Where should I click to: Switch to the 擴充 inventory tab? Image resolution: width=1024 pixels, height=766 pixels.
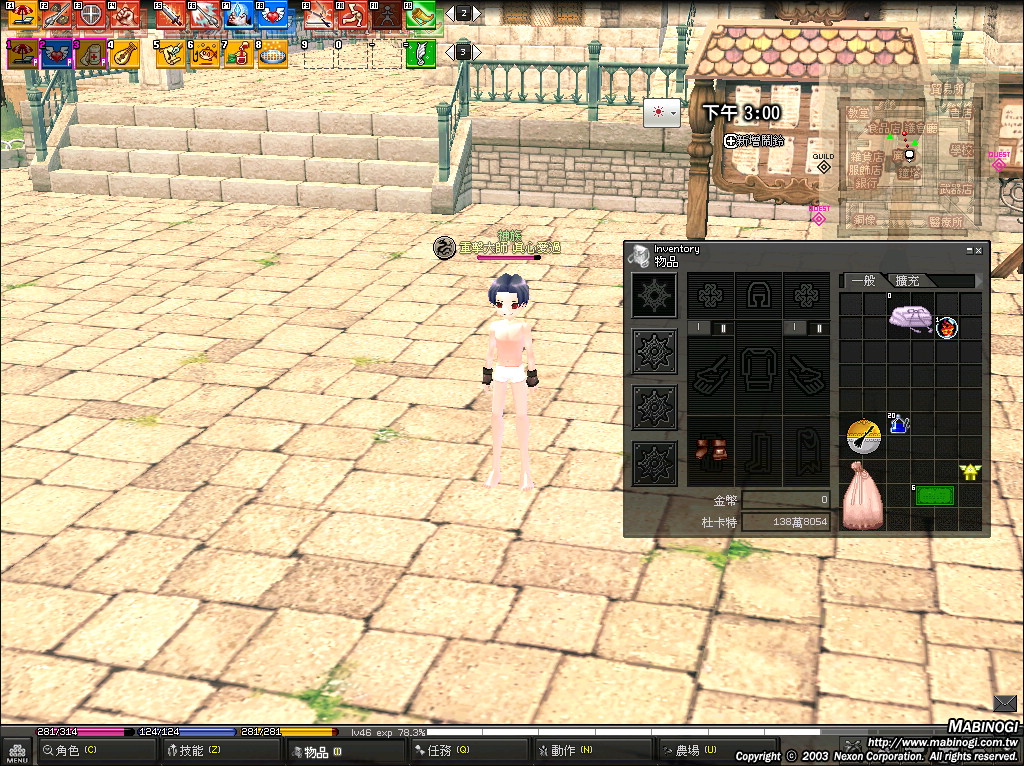(x=908, y=281)
